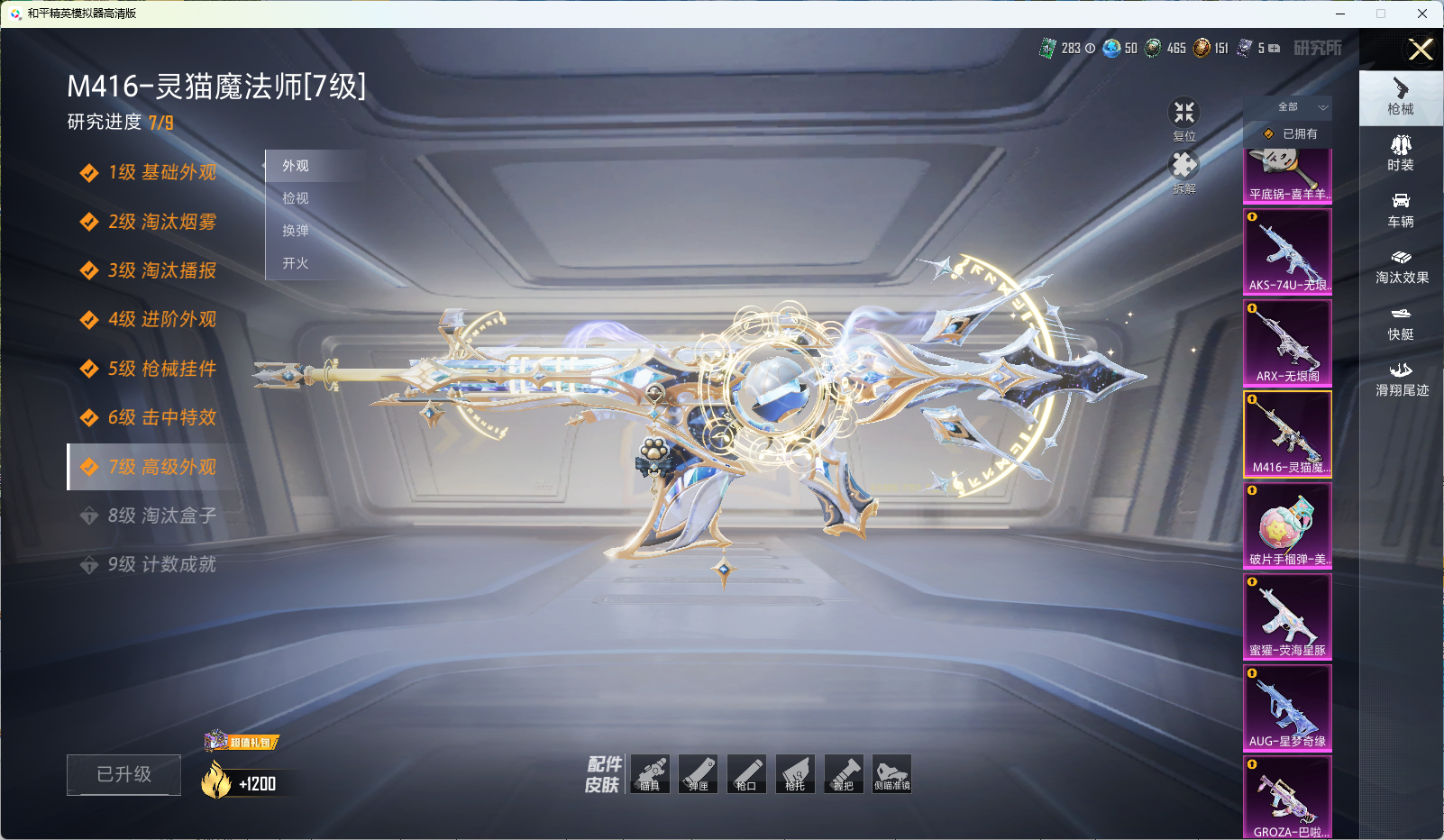The width and height of the screenshot is (1444, 840).
Task: Open the 车辆 category tab
Action: (1400, 209)
